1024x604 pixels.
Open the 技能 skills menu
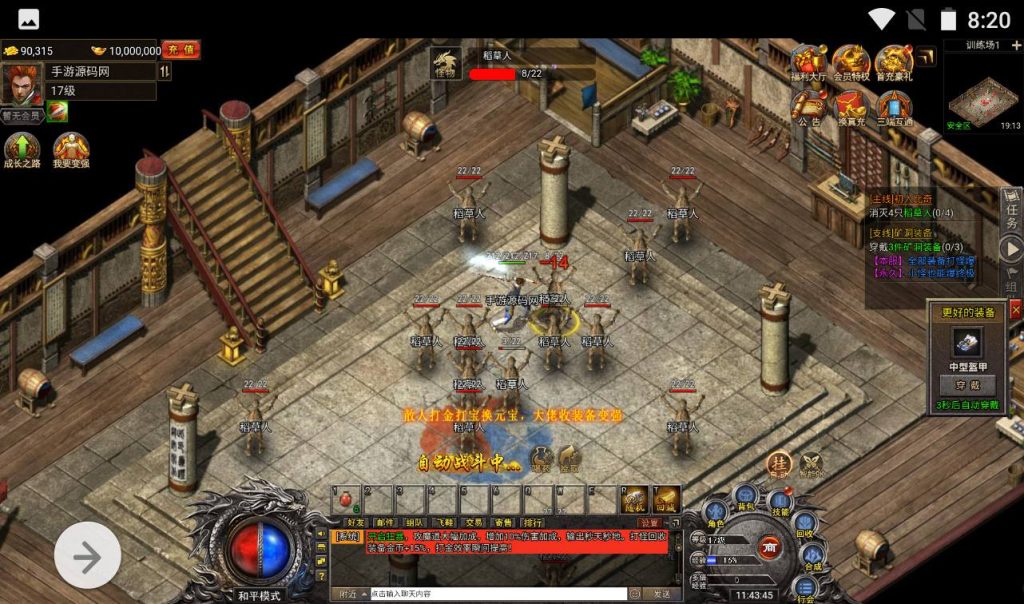(x=780, y=504)
